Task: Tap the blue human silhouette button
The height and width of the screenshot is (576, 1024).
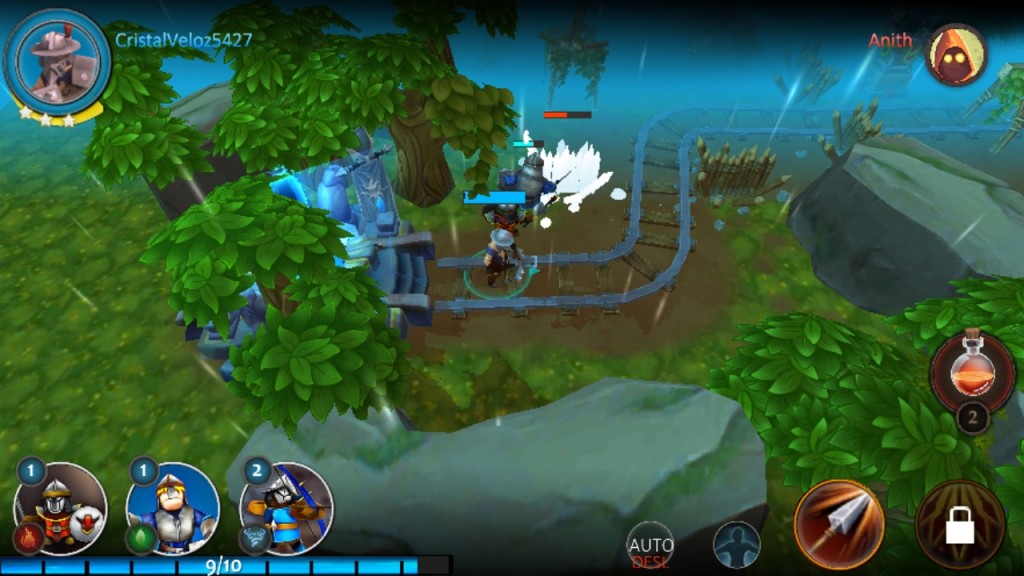Action: [x=736, y=546]
